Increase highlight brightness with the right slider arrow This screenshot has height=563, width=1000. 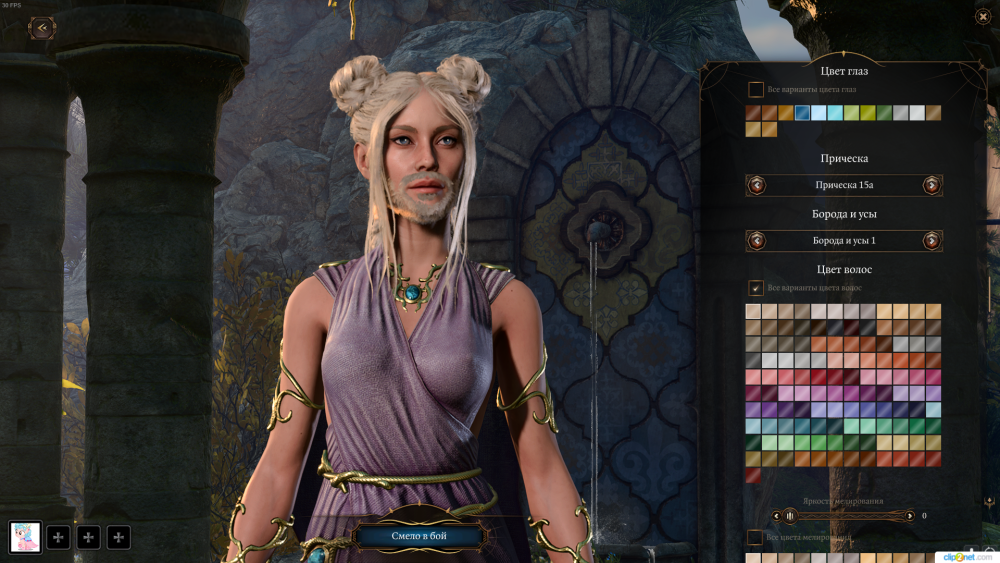[x=909, y=516]
